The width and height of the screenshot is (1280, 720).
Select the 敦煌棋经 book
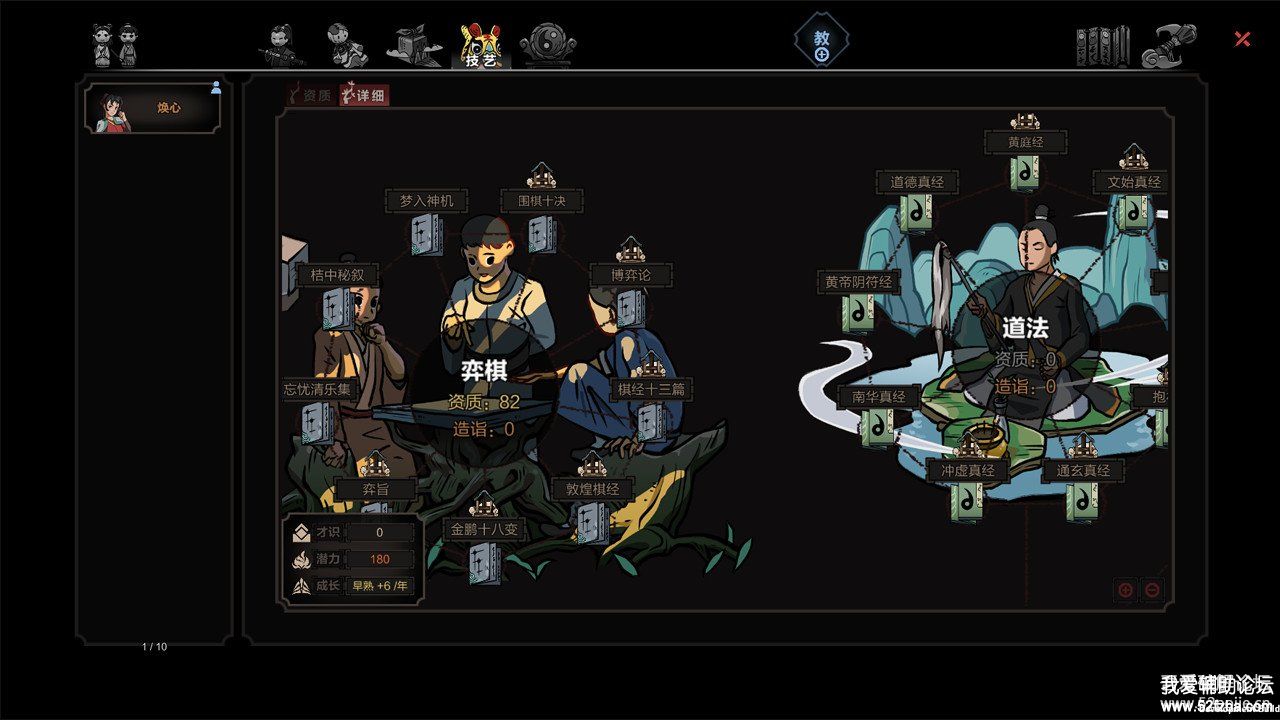(592, 521)
